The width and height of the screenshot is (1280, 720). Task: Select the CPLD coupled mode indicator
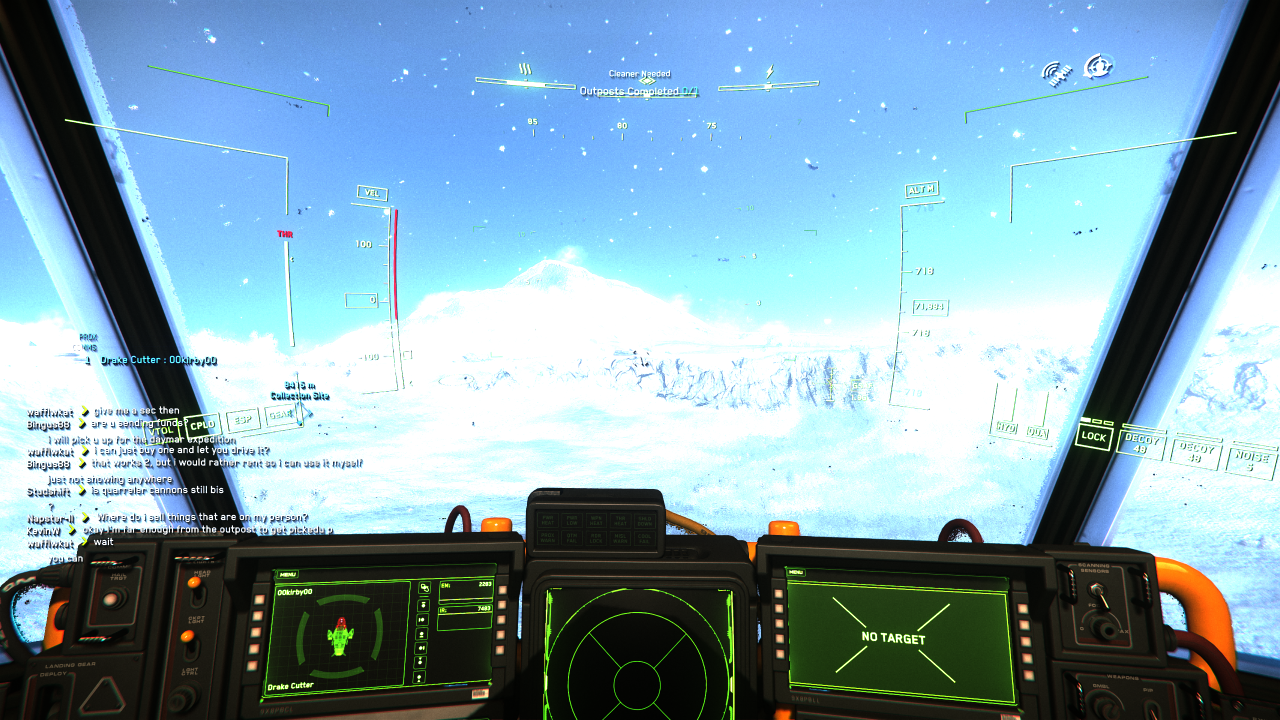coord(201,424)
